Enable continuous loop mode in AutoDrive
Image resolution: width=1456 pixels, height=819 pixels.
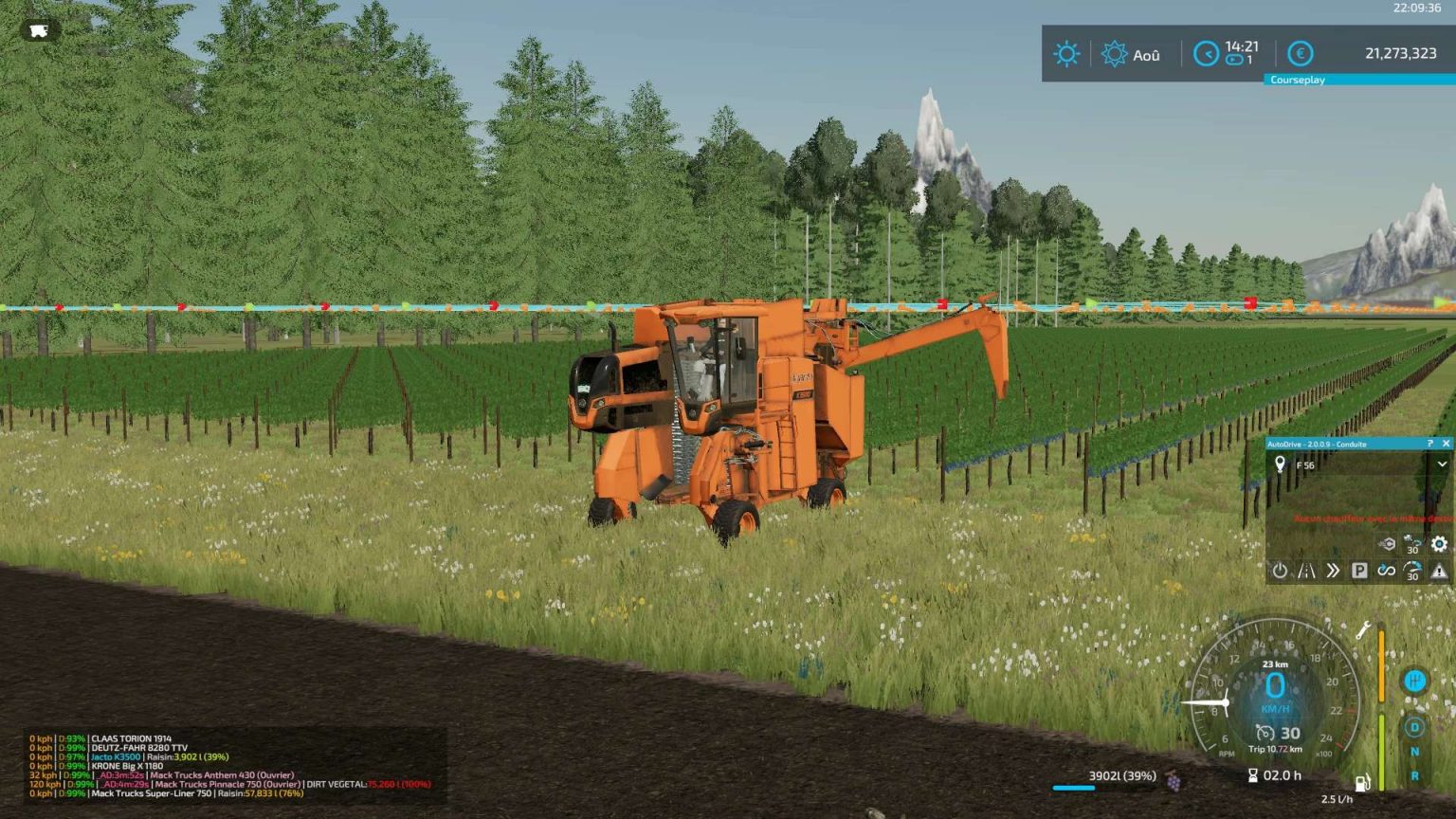click(1388, 571)
